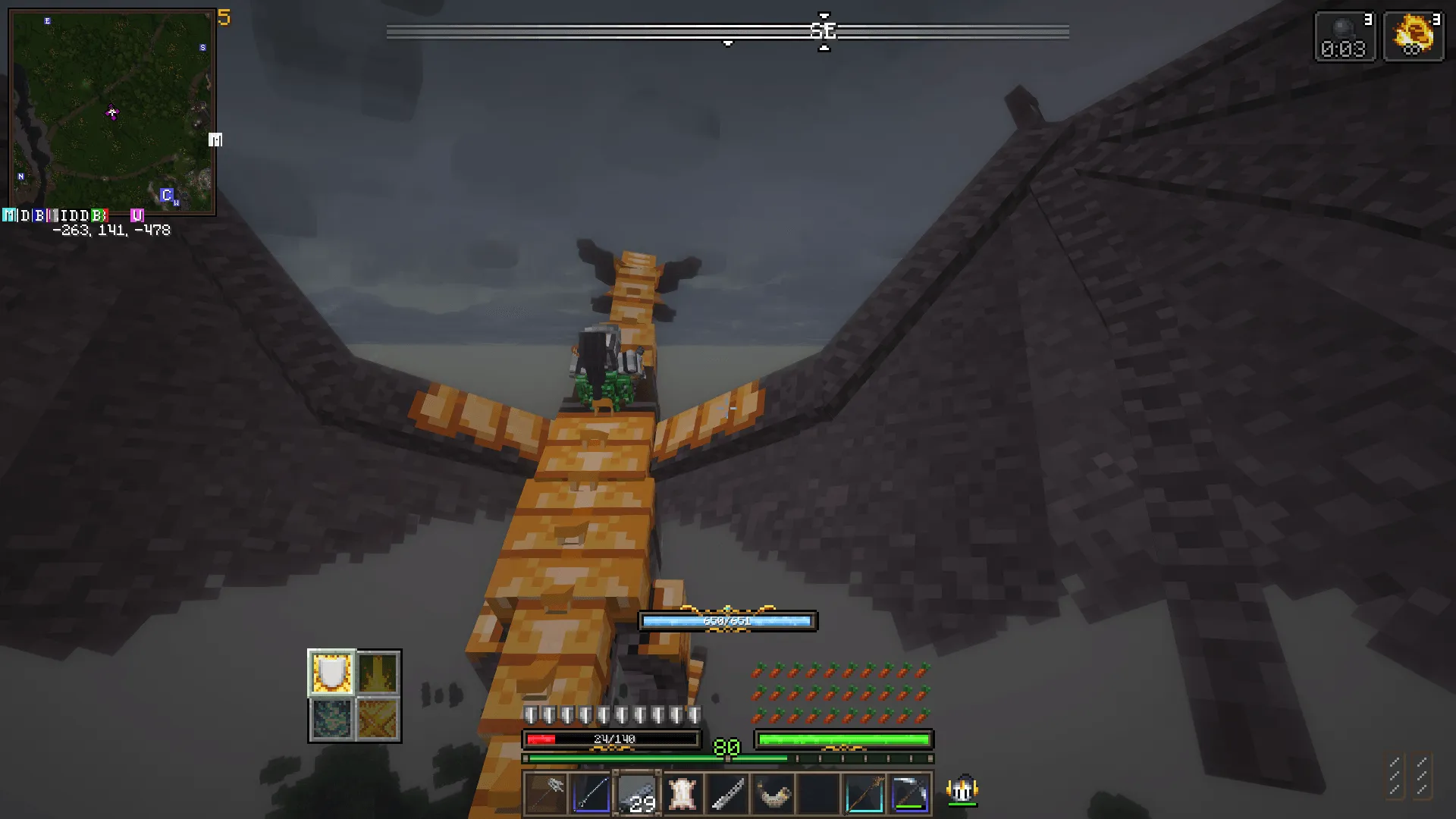Select the yellow 5 indicator beside the minimap
Screen dimensions: 1456x819
[224, 19]
